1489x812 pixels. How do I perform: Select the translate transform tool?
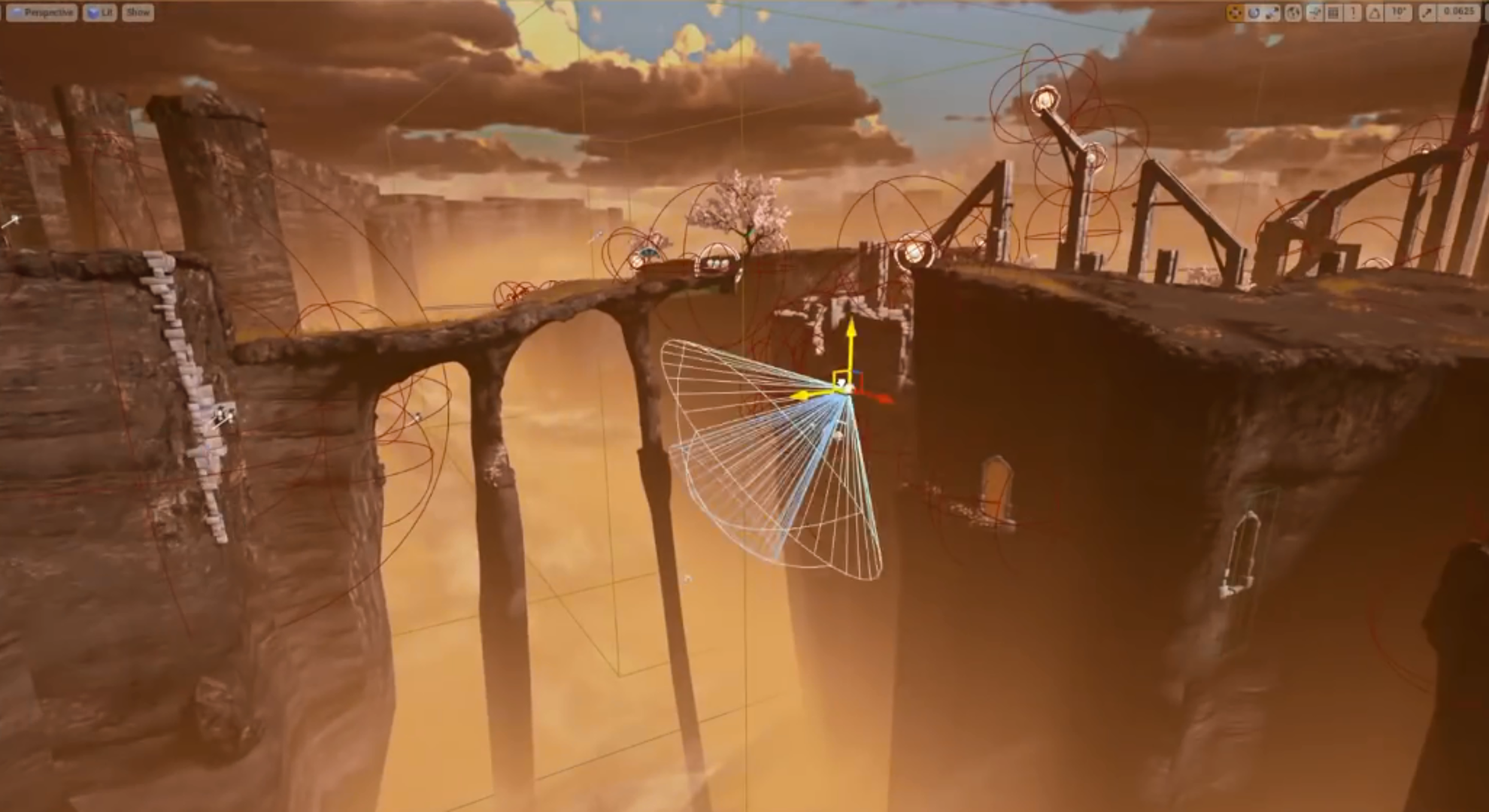click(1235, 13)
